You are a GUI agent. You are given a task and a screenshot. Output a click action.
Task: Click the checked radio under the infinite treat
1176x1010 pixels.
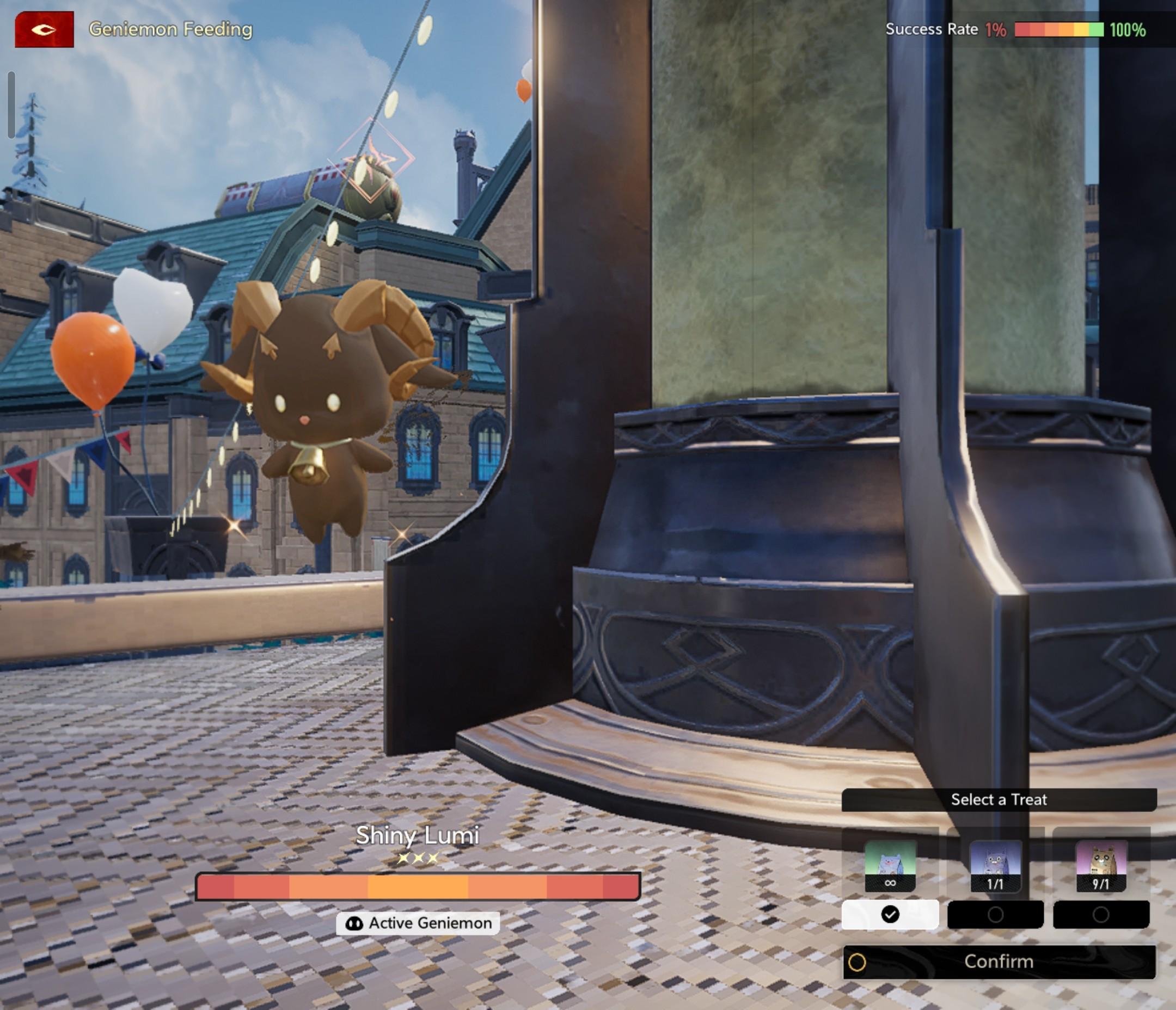pos(890,915)
